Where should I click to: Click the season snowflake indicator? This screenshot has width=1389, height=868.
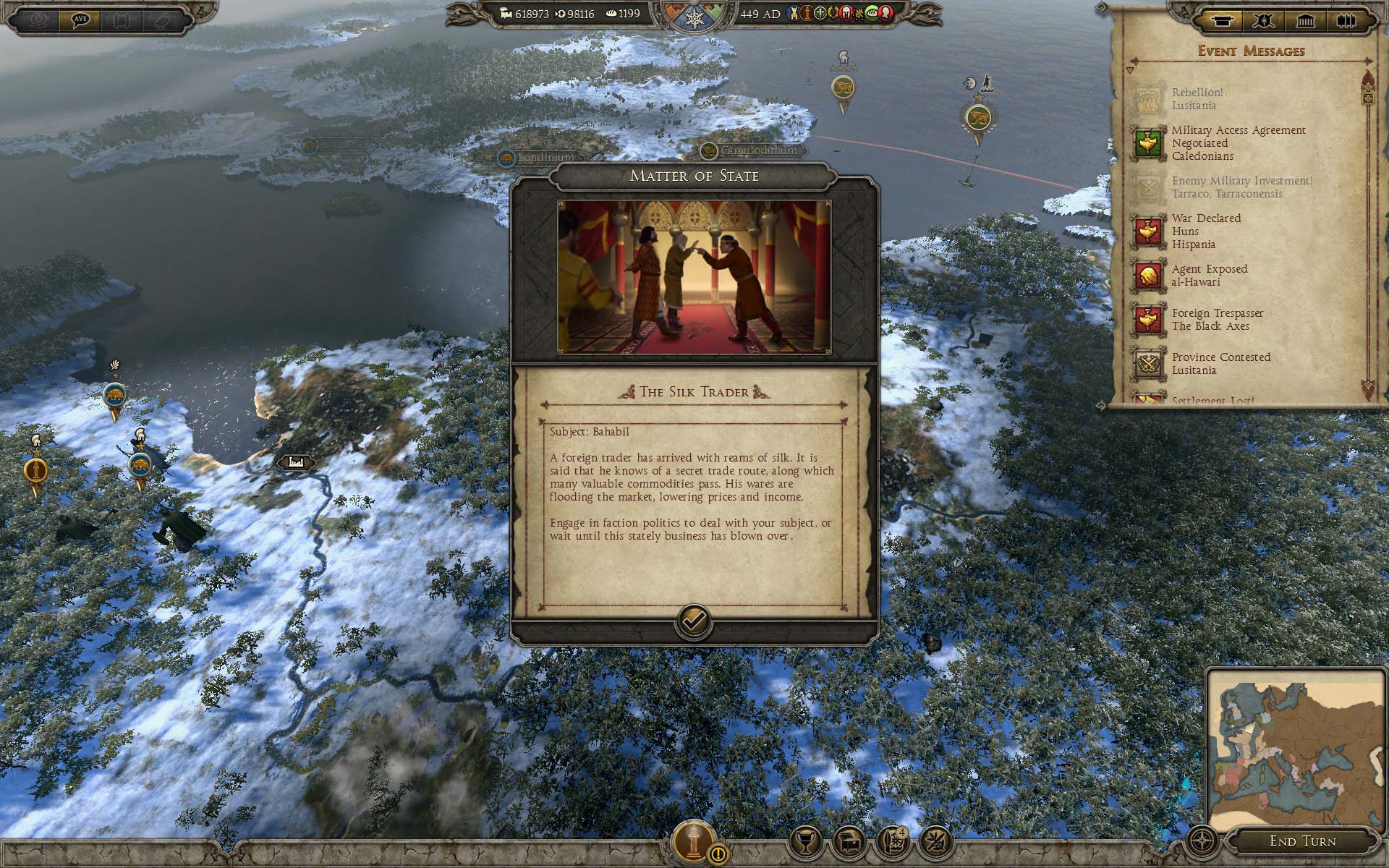693,20
